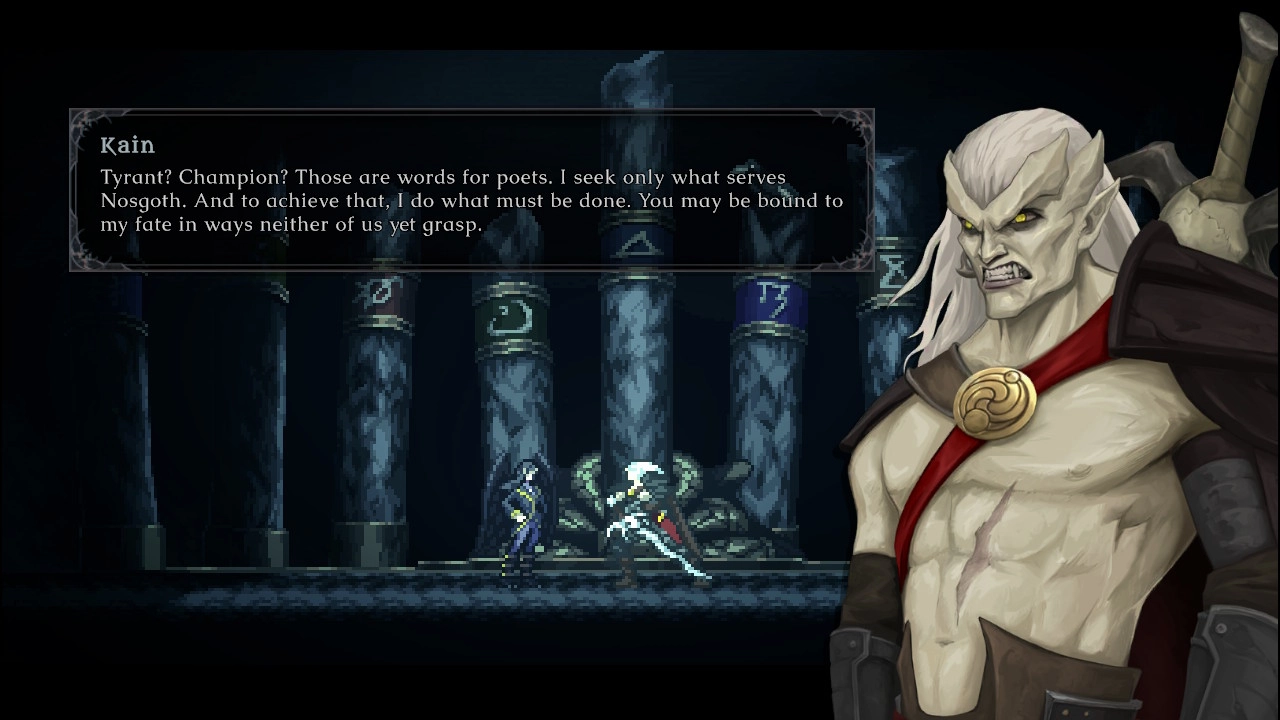Click the top border of the dialogue box
The width and height of the screenshot is (1280, 720).
point(470,109)
